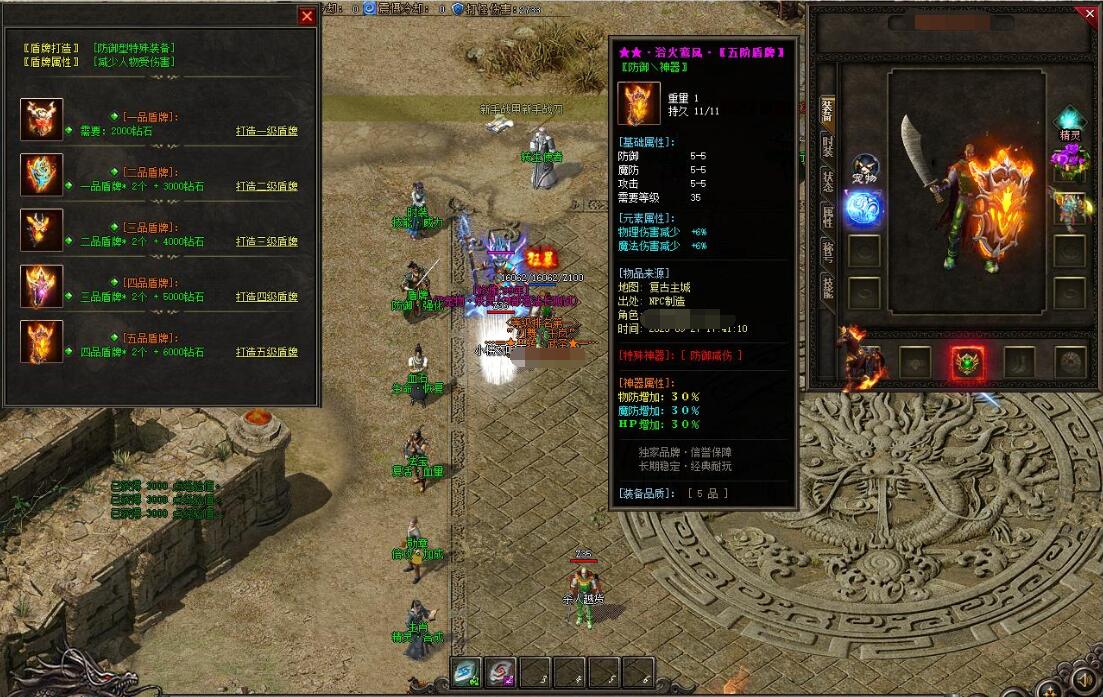Select the fifth-grade shield icon
The image size is (1103, 697).
42,341
